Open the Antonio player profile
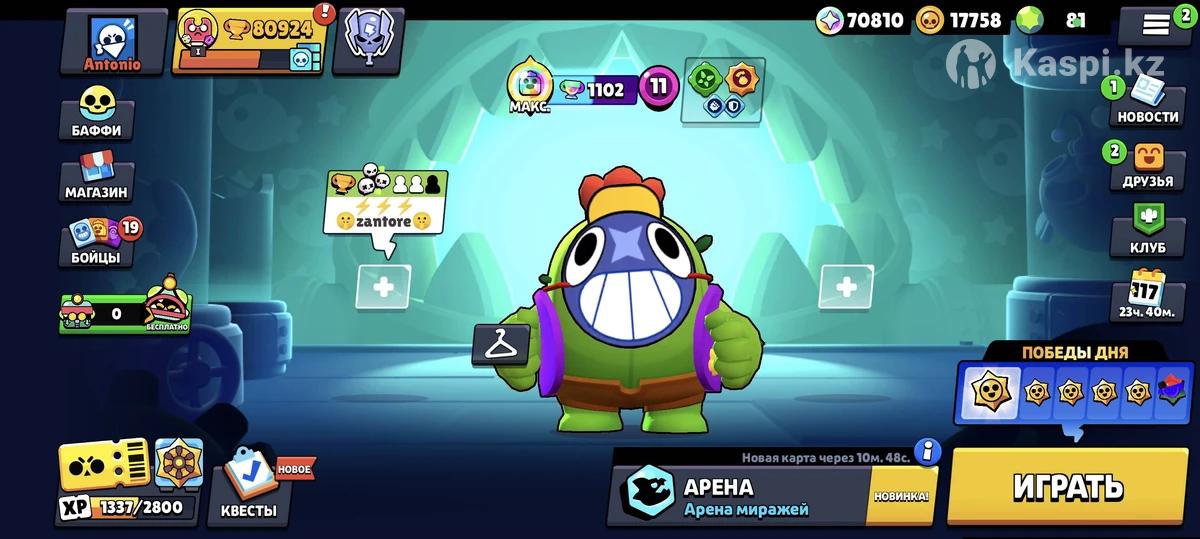 (113, 41)
